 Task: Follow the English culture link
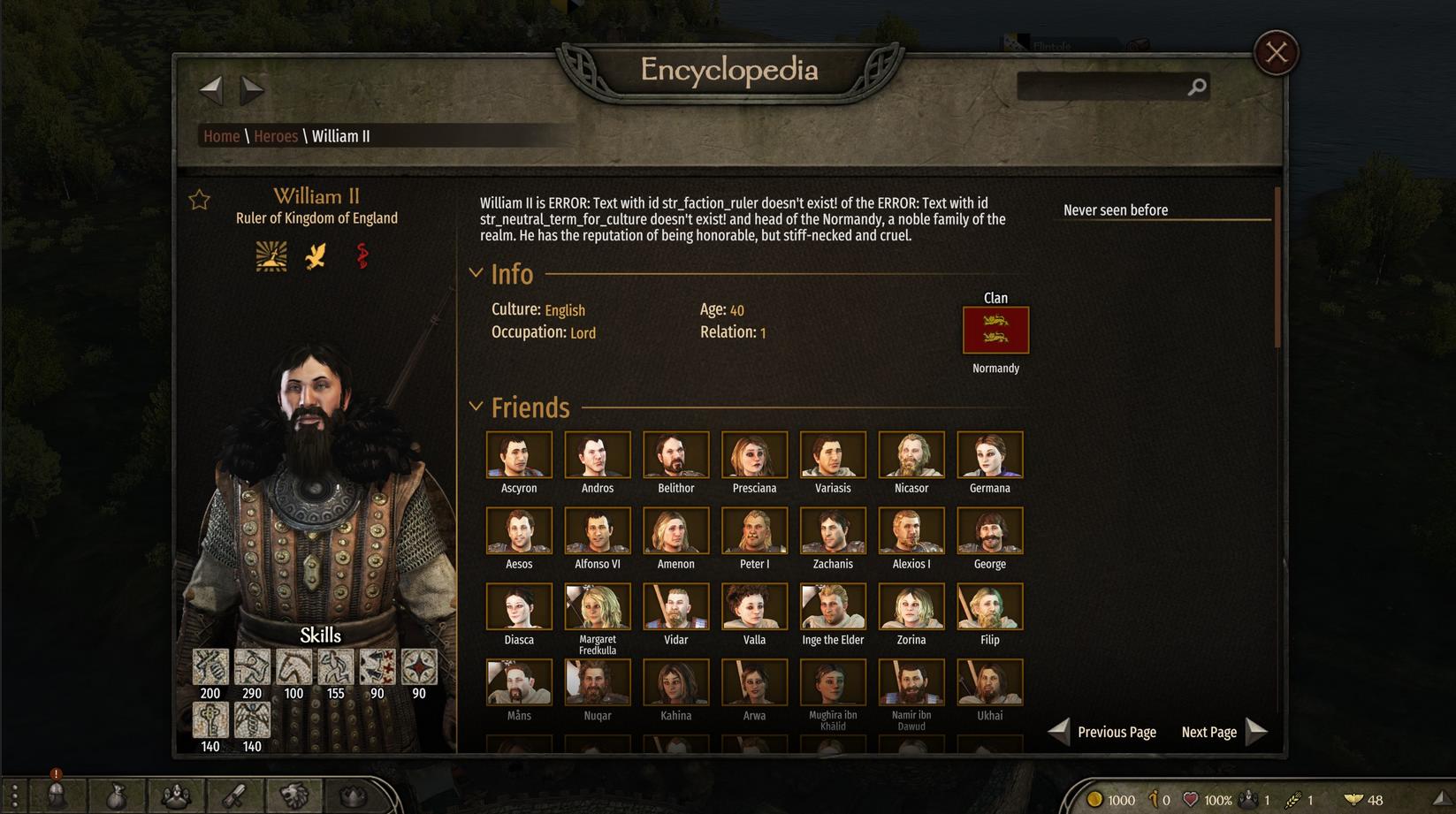(x=565, y=310)
